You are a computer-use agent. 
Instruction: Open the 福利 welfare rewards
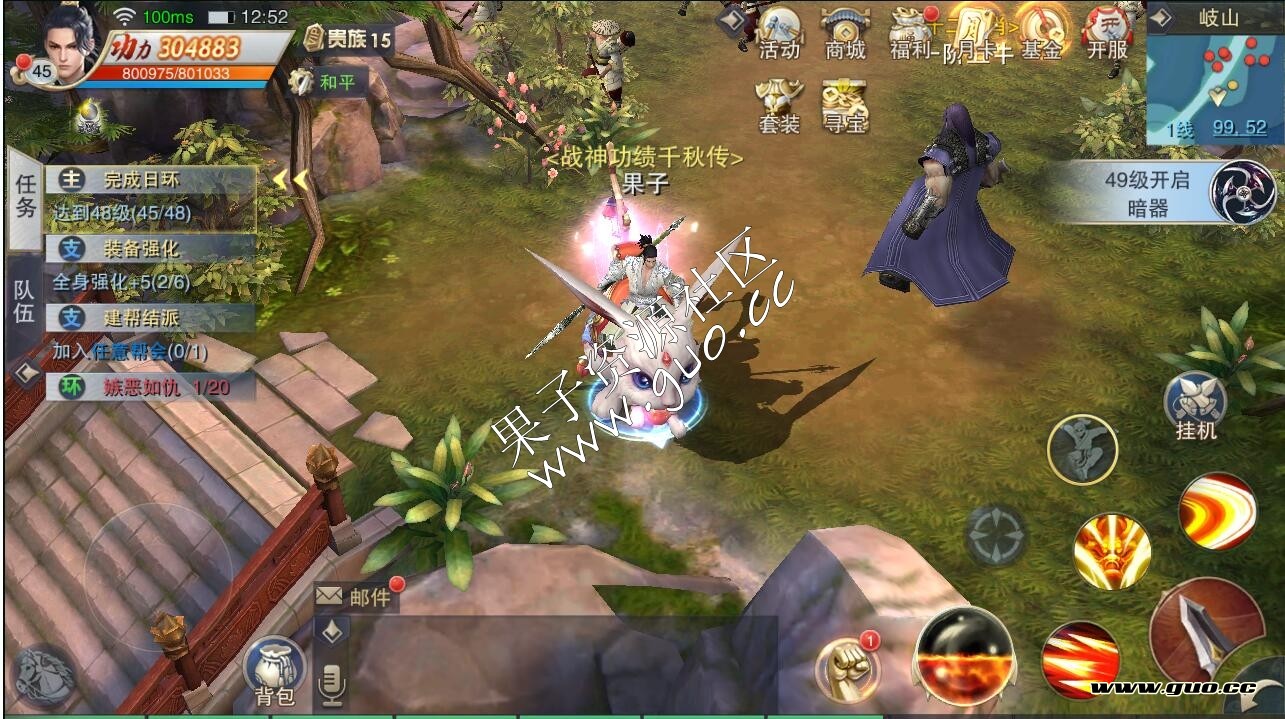912,31
